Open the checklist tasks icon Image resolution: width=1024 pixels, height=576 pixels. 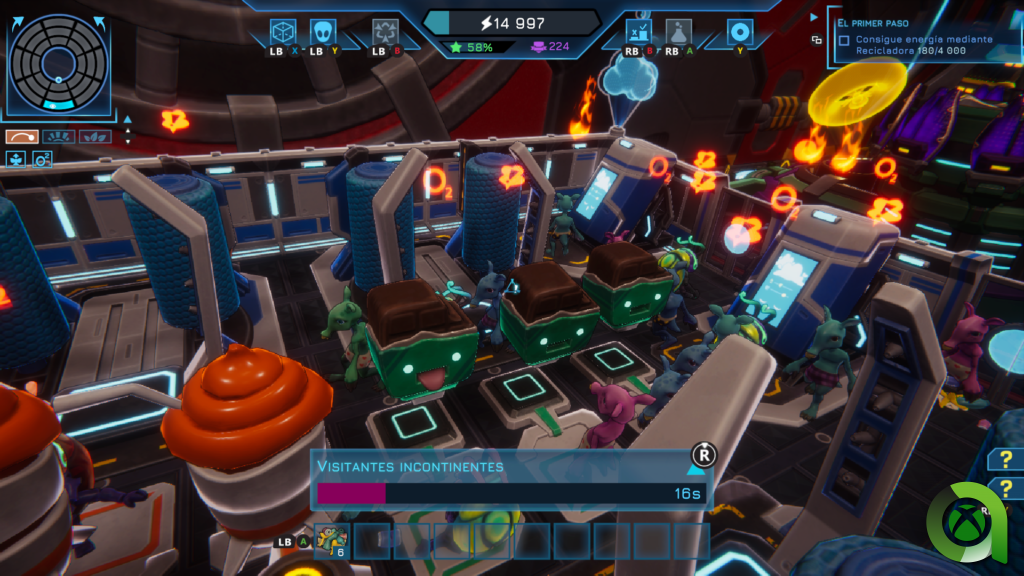[x=637, y=31]
